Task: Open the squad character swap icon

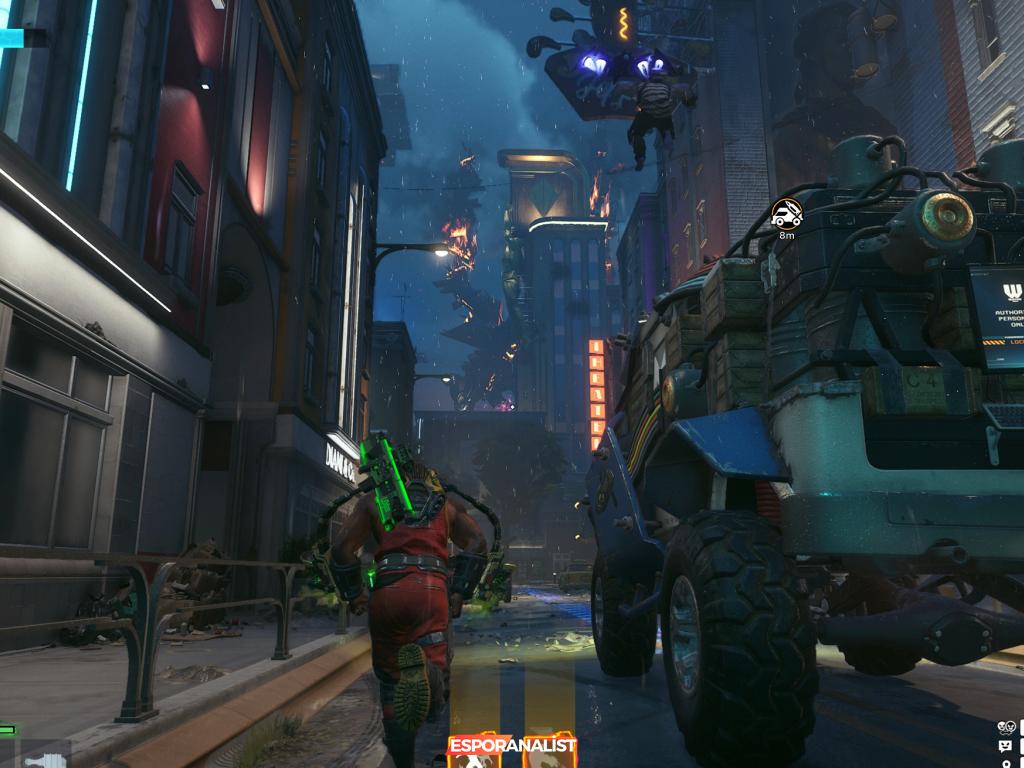Action: [1005, 728]
